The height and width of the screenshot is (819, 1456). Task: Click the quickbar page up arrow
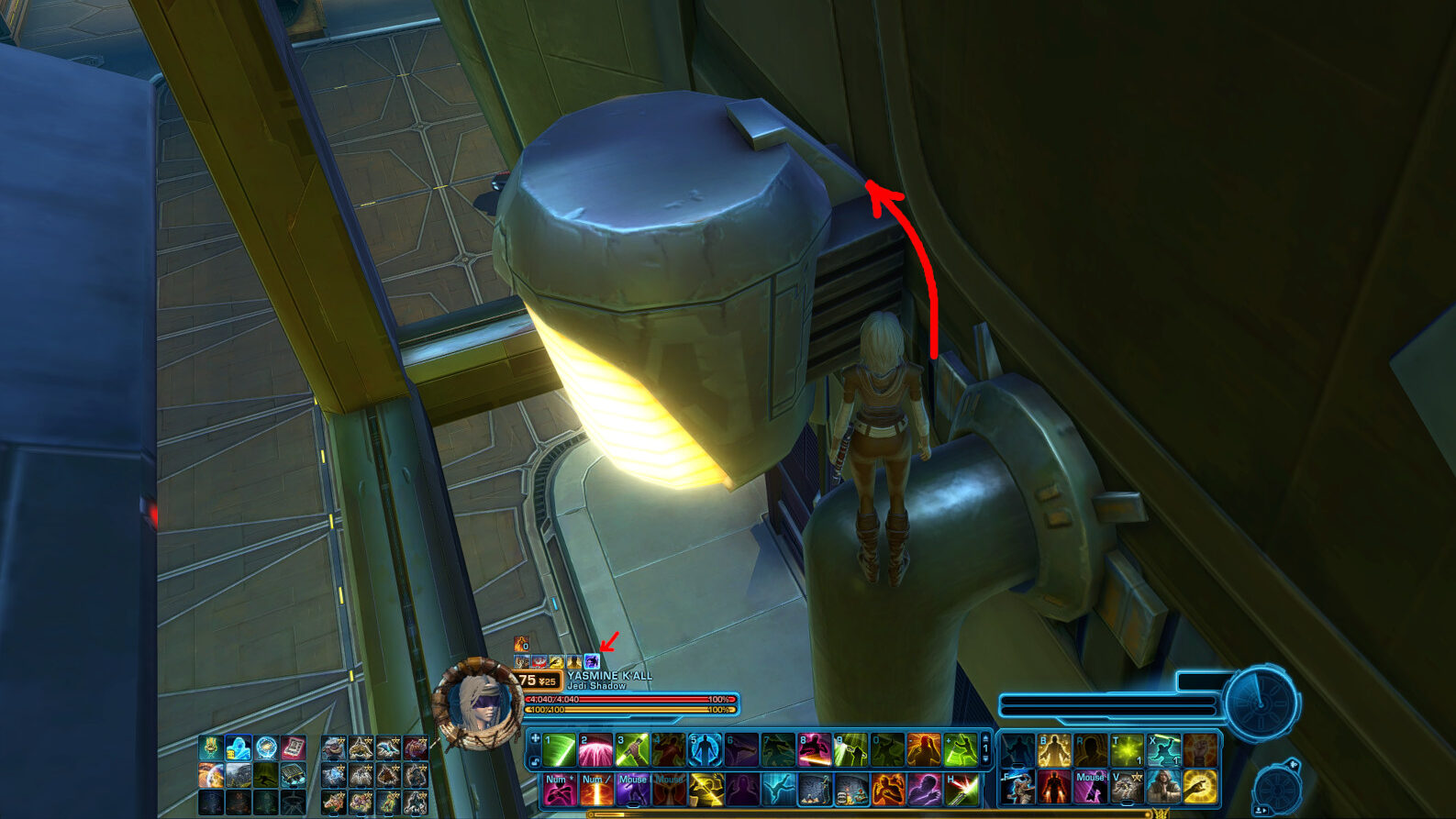(x=985, y=739)
